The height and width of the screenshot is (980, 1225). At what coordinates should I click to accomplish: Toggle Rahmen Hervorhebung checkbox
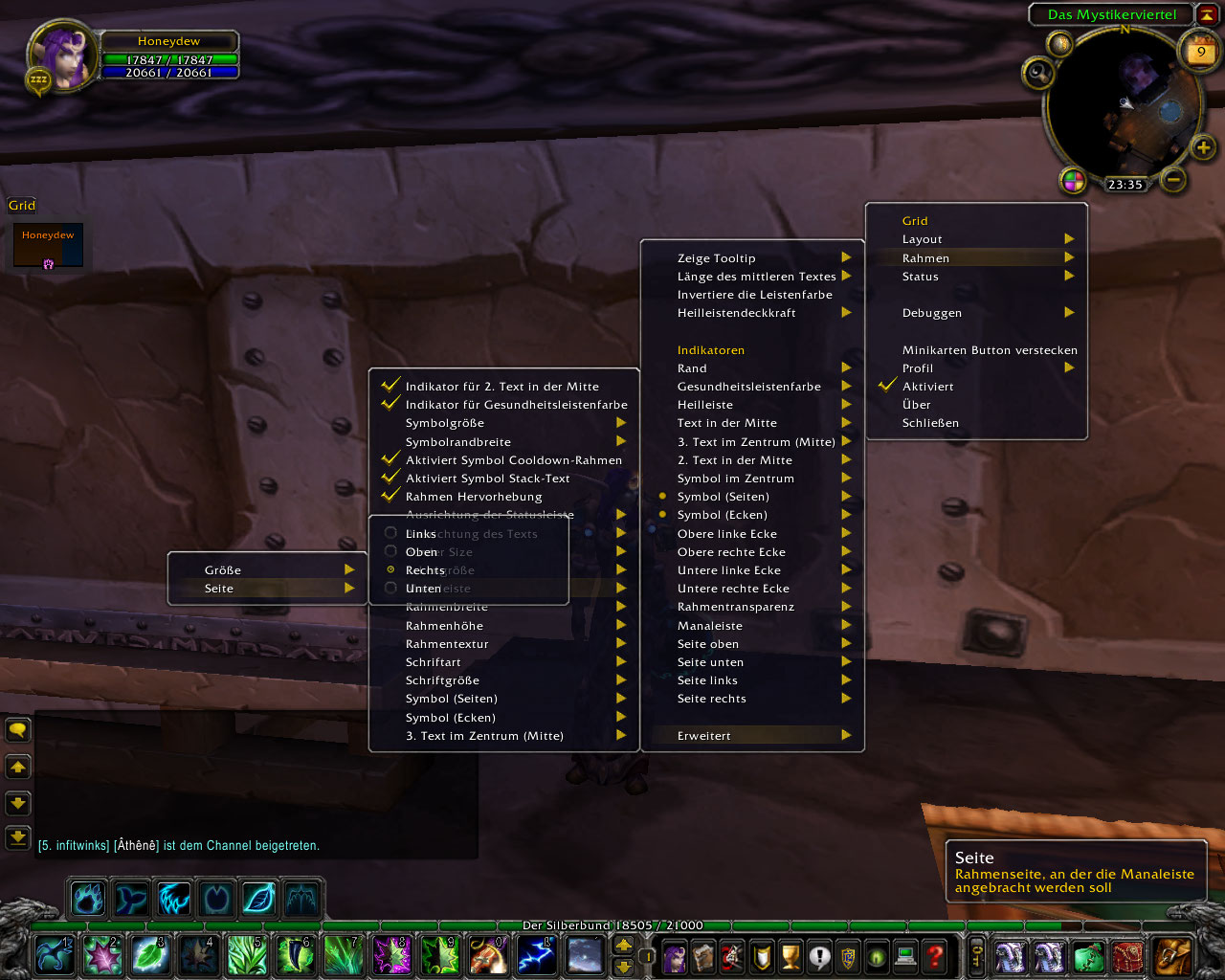473,497
